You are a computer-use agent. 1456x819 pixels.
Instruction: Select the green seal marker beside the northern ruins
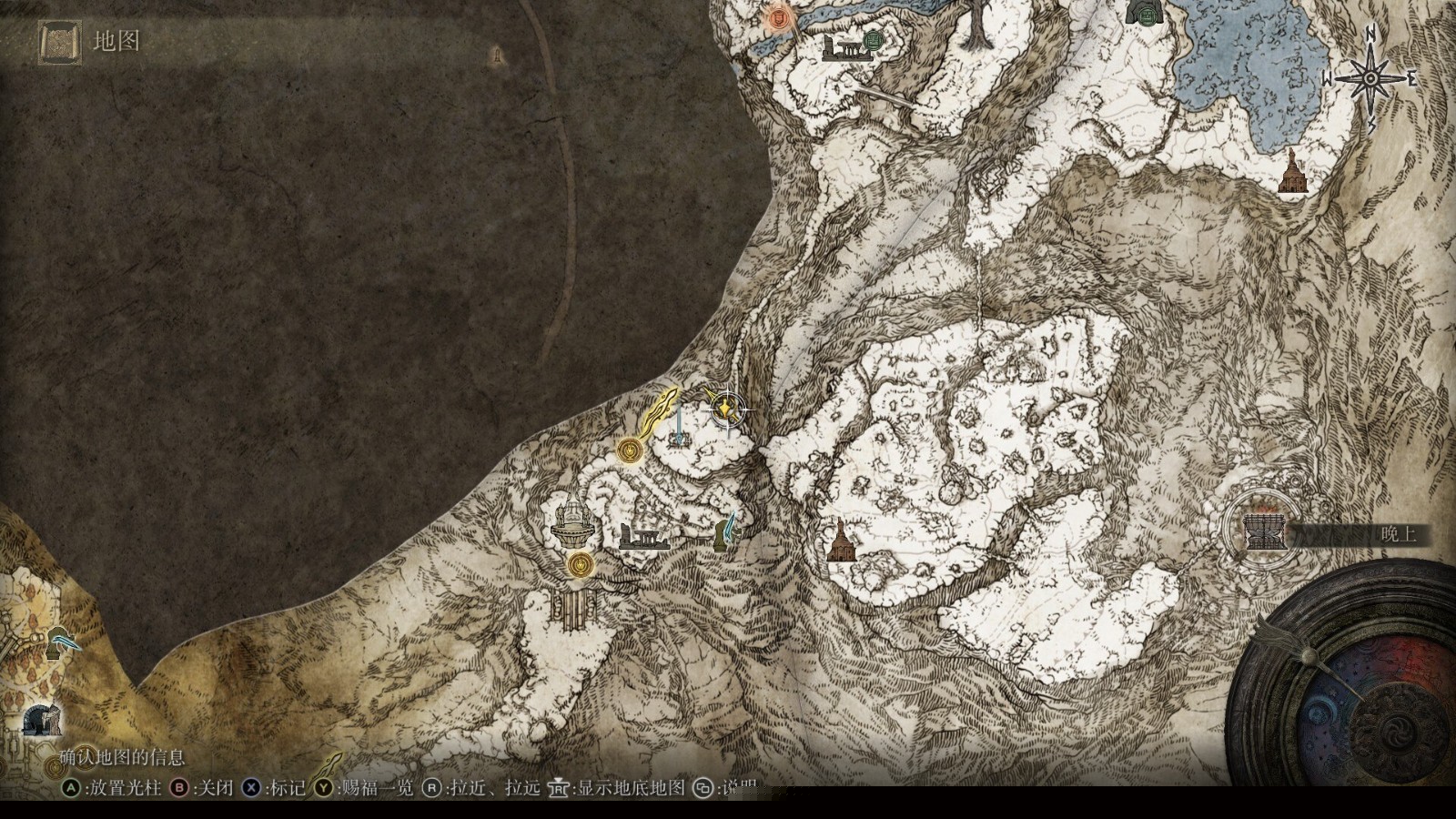pyautogui.click(x=874, y=39)
